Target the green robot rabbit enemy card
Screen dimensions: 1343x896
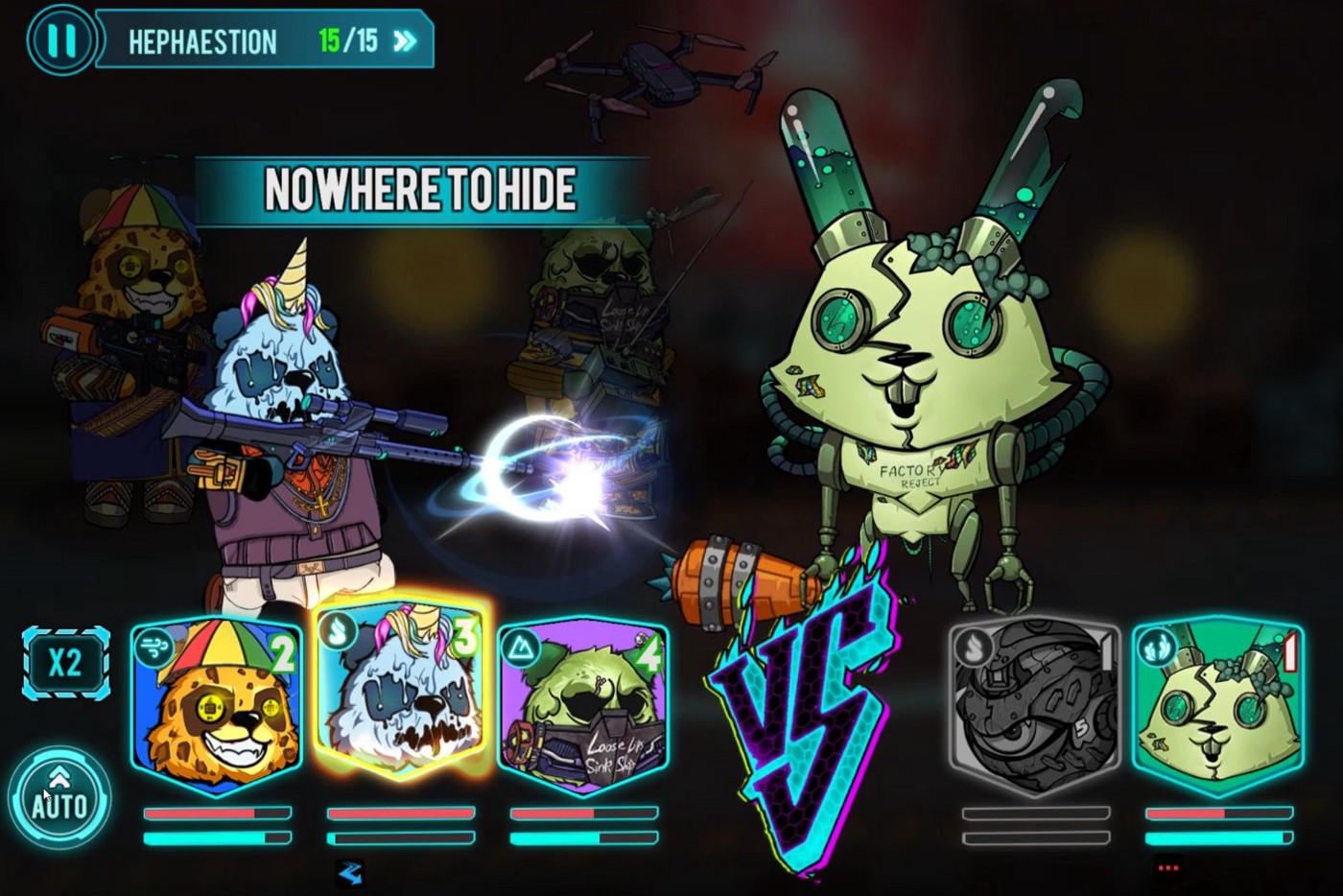[1216, 705]
